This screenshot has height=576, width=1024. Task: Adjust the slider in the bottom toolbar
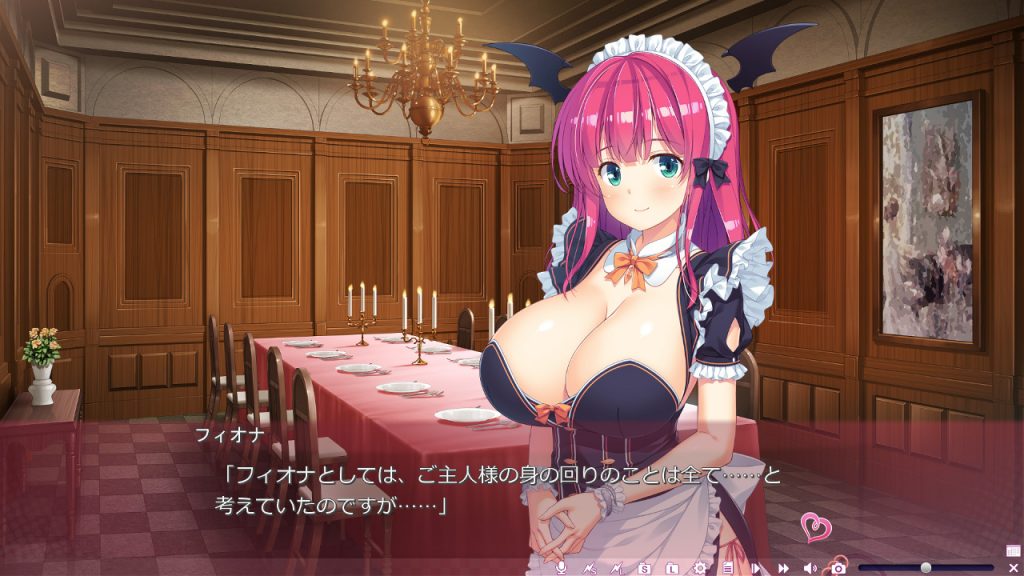pyautogui.click(x=926, y=568)
